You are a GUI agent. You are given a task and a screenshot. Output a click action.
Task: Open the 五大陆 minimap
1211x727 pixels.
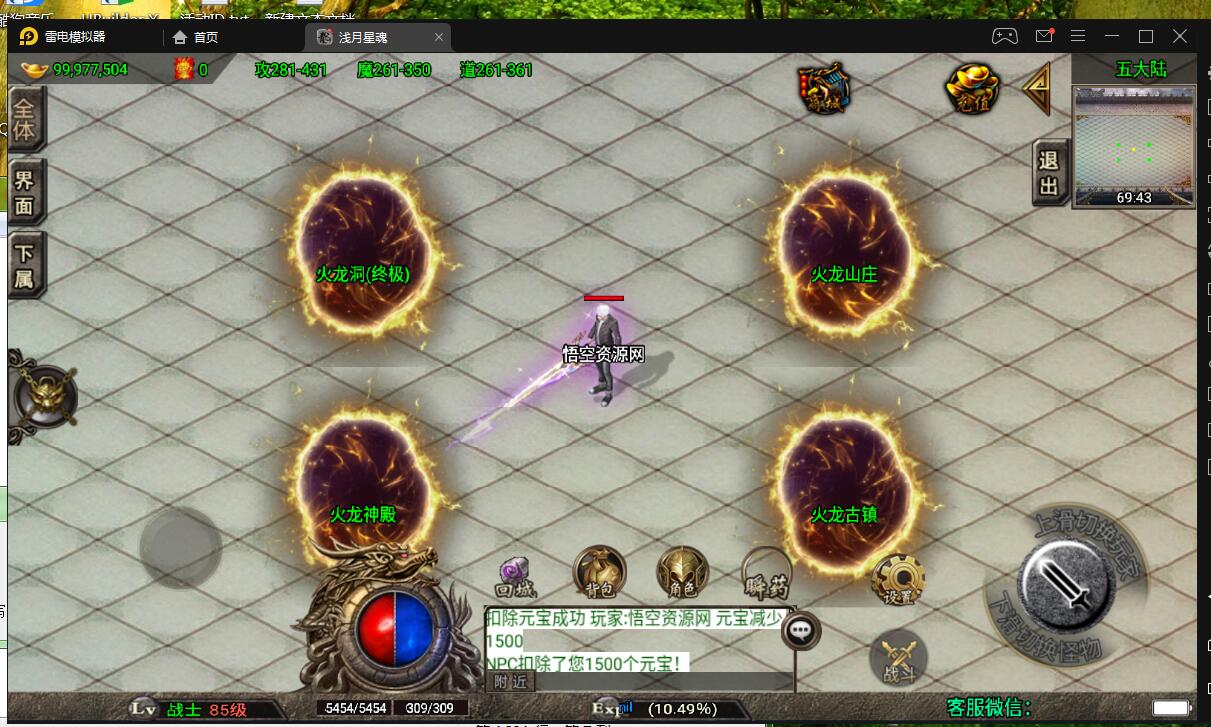tap(1133, 145)
